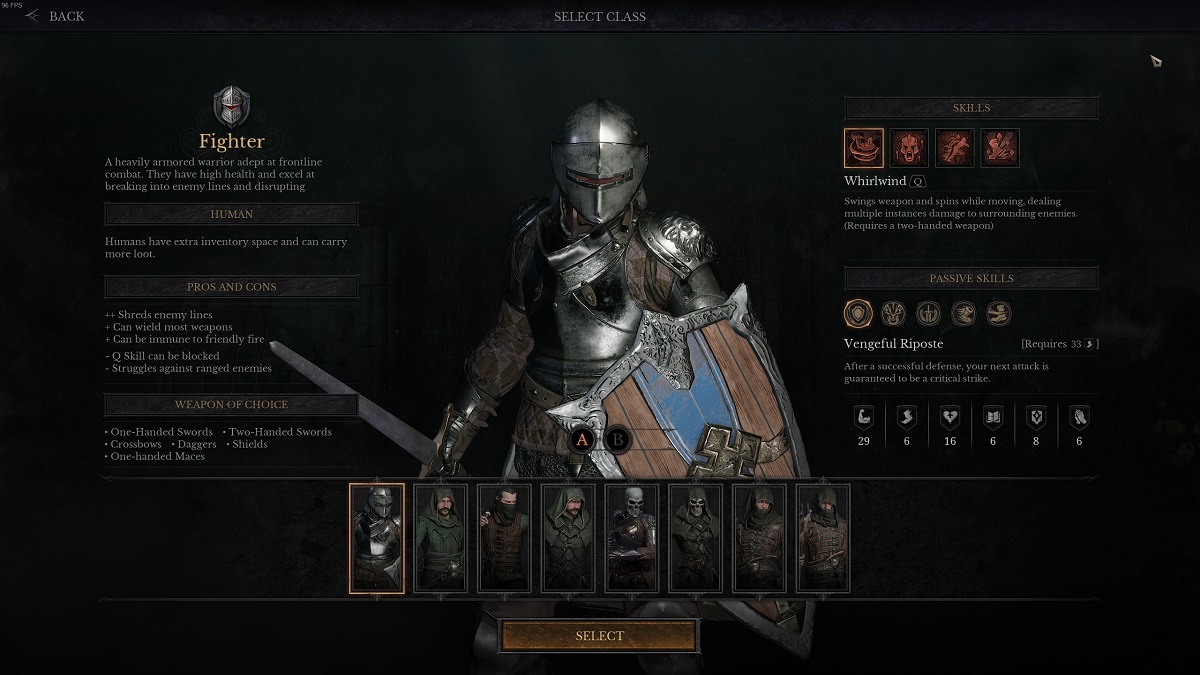The image size is (1200, 675).
Task: Inspect the punching fist passive skill
Action: point(963,314)
